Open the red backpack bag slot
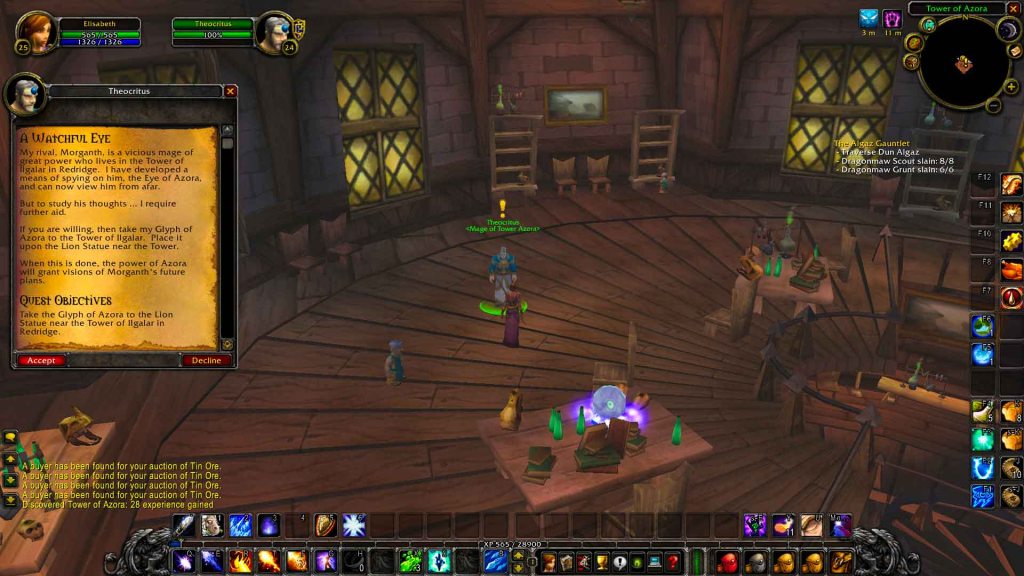Viewport: 1024px width, 576px height. [x=729, y=561]
